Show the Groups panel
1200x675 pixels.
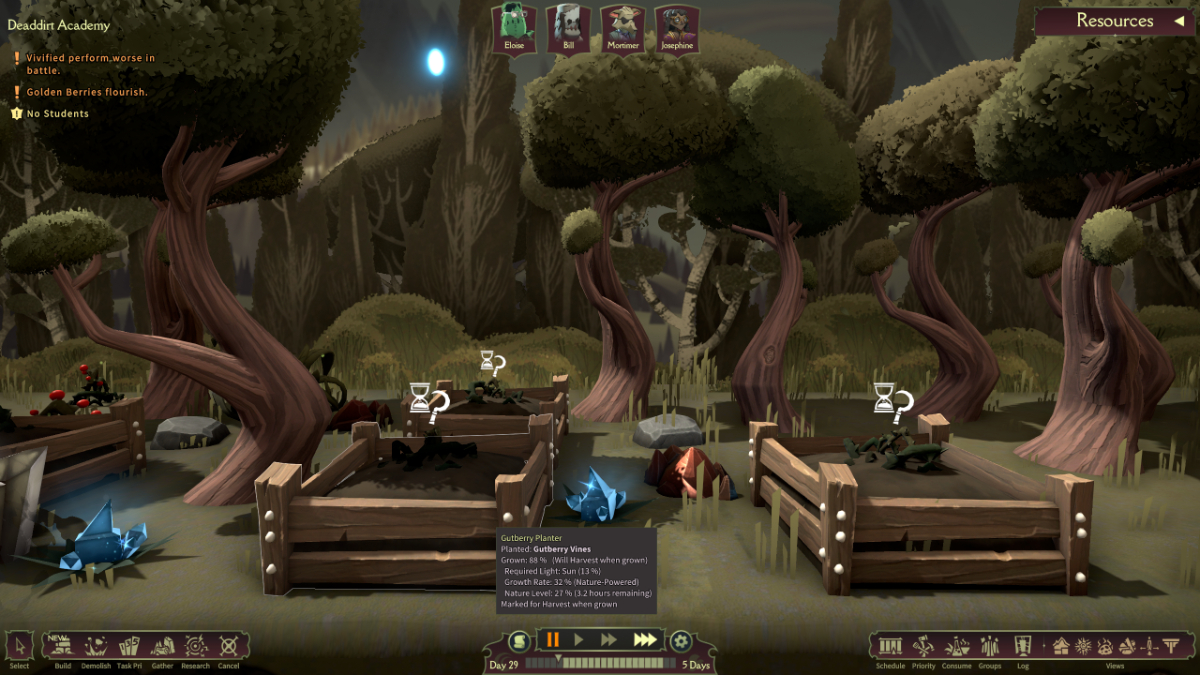coord(989,645)
